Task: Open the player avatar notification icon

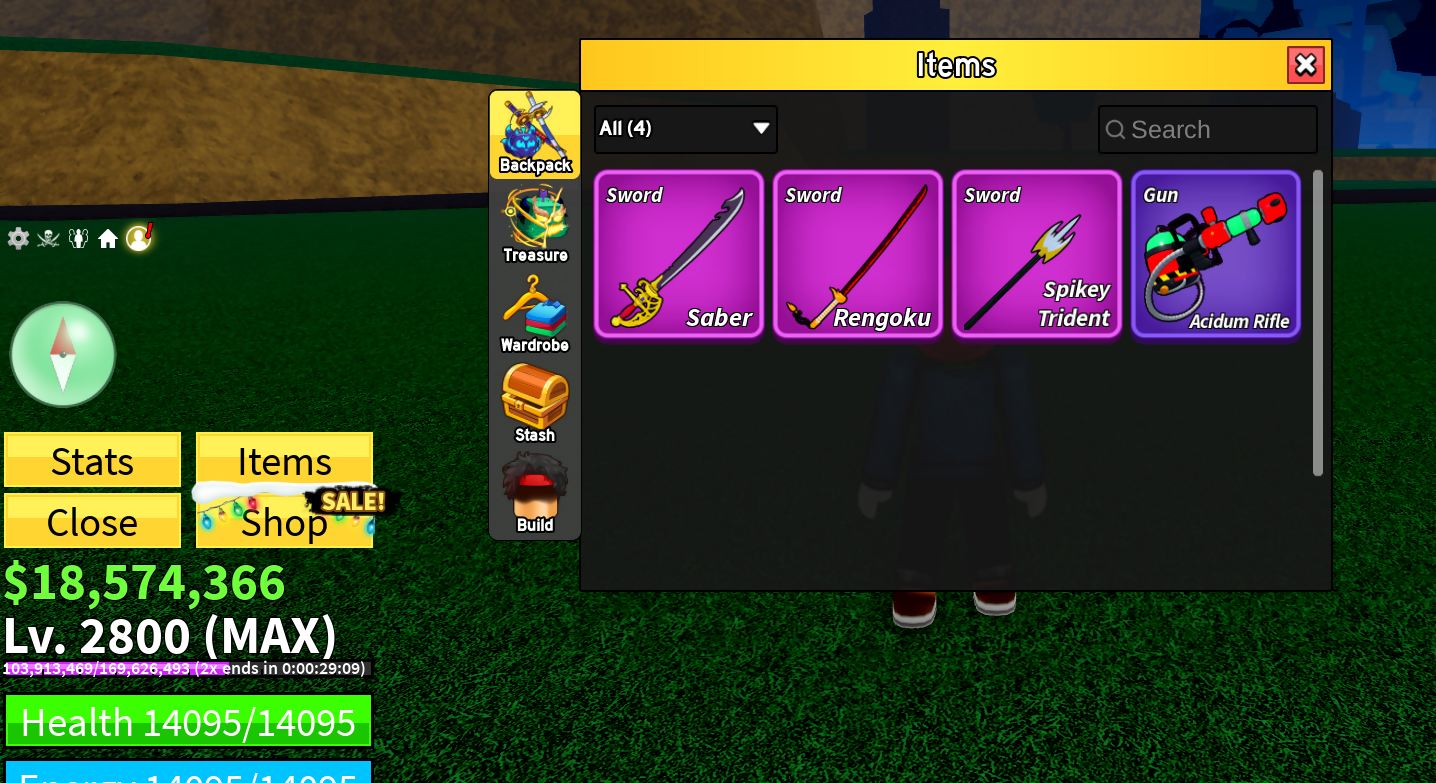Action: pos(138,239)
